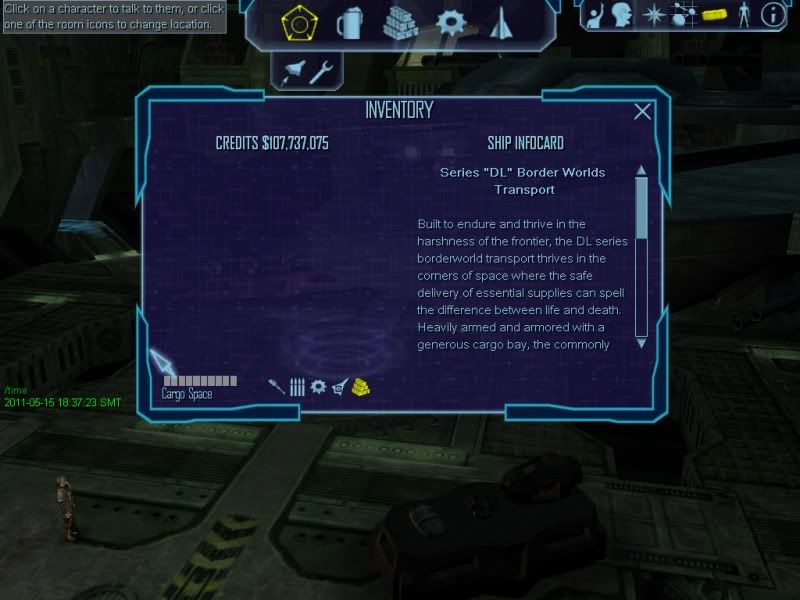The width and height of the screenshot is (800, 600).
Task: Show external equipment filter
Action: [x=340, y=387]
